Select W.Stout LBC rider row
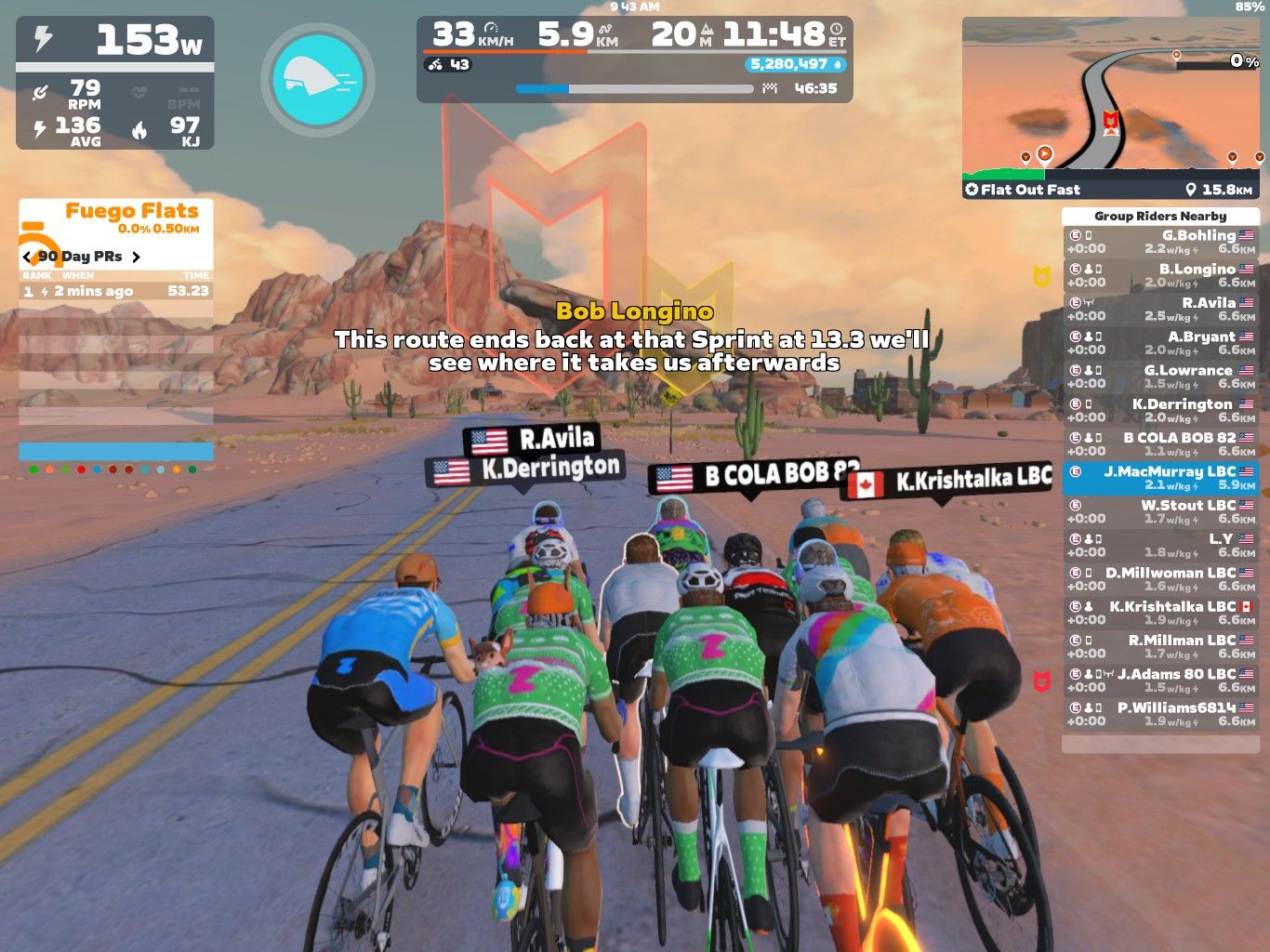 tap(1160, 511)
